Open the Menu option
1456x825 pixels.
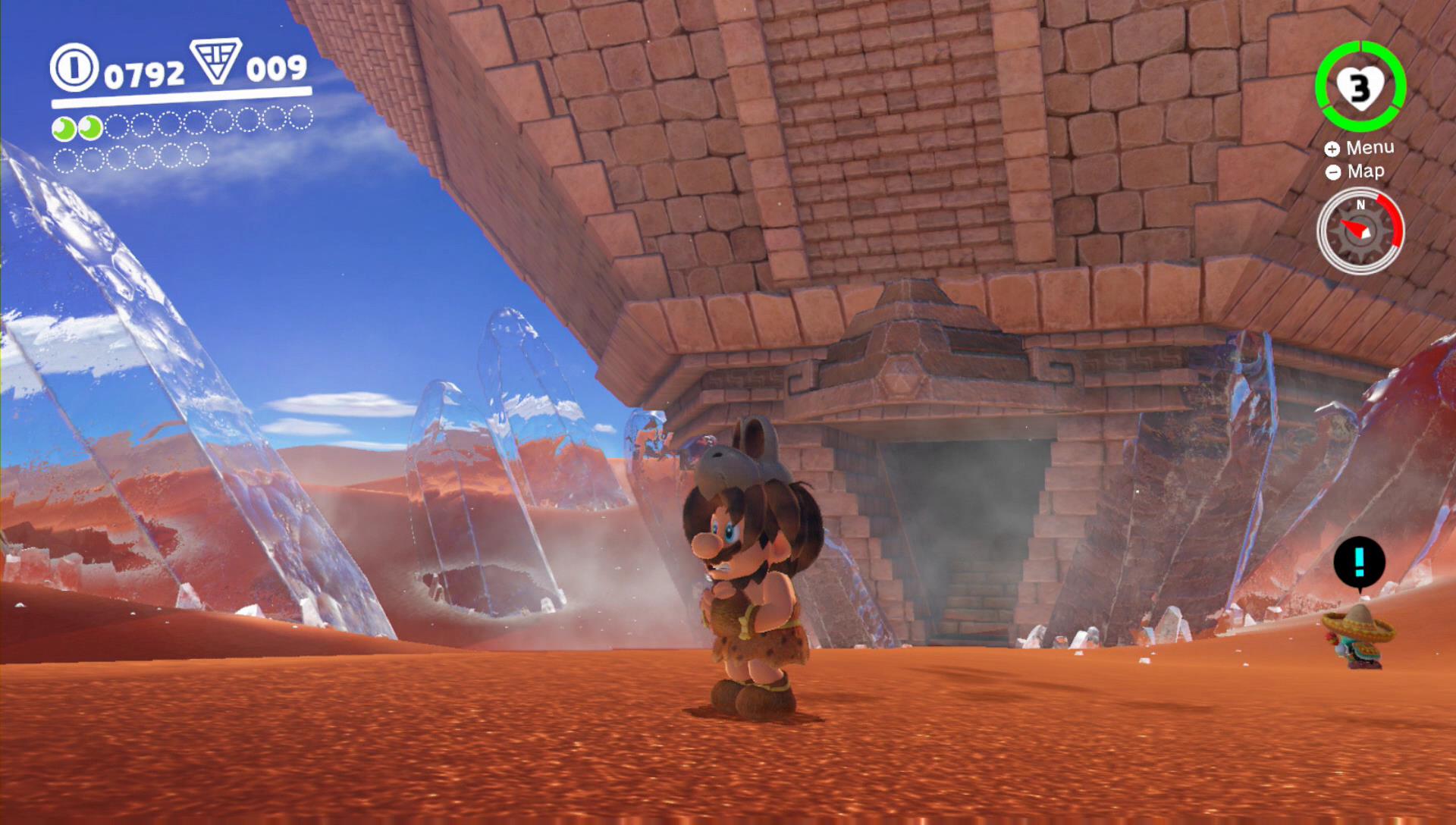(x=1360, y=148)
